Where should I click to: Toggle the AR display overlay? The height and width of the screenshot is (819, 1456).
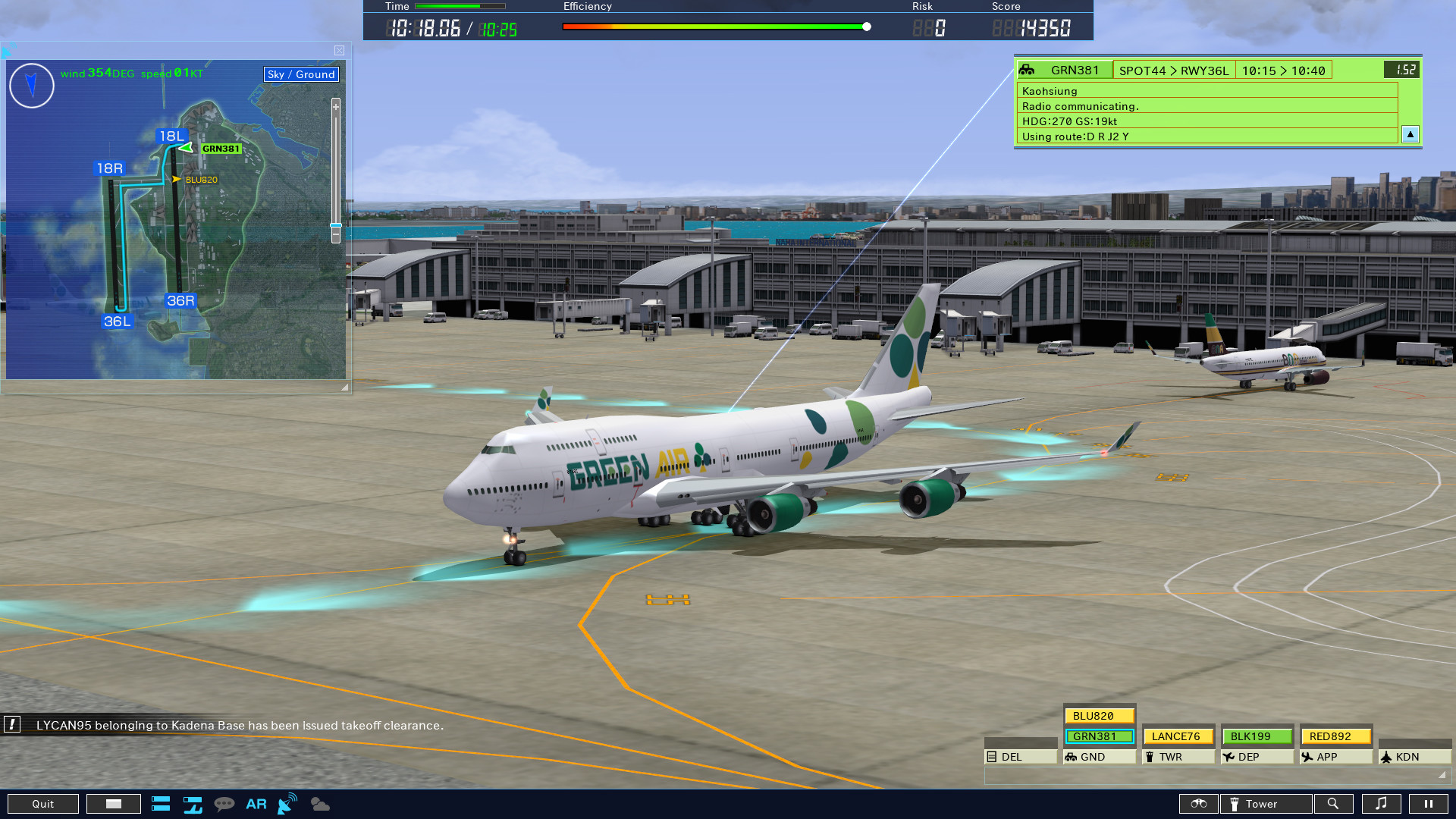coord(256,803)
